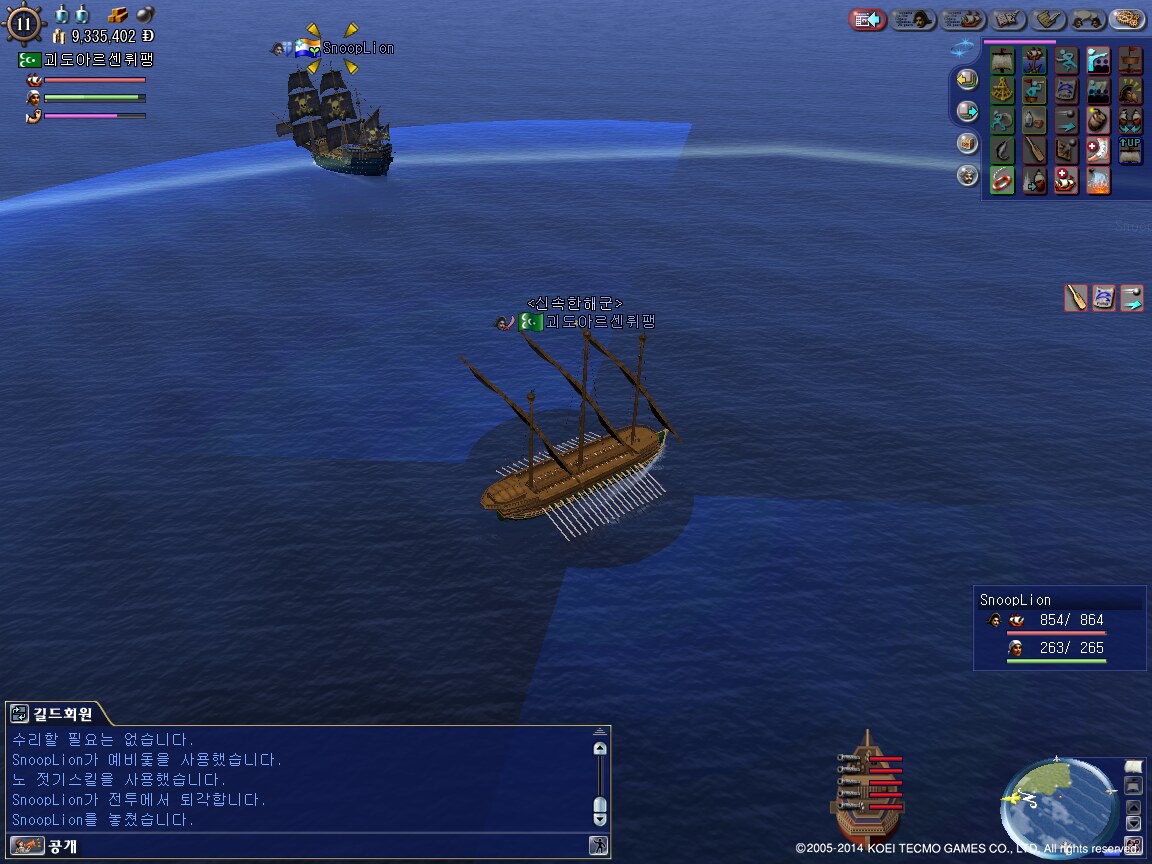Click the minimap's down arrow button
The height and width of the screenshot is (864, 1152).
[x=1133, y=823]
